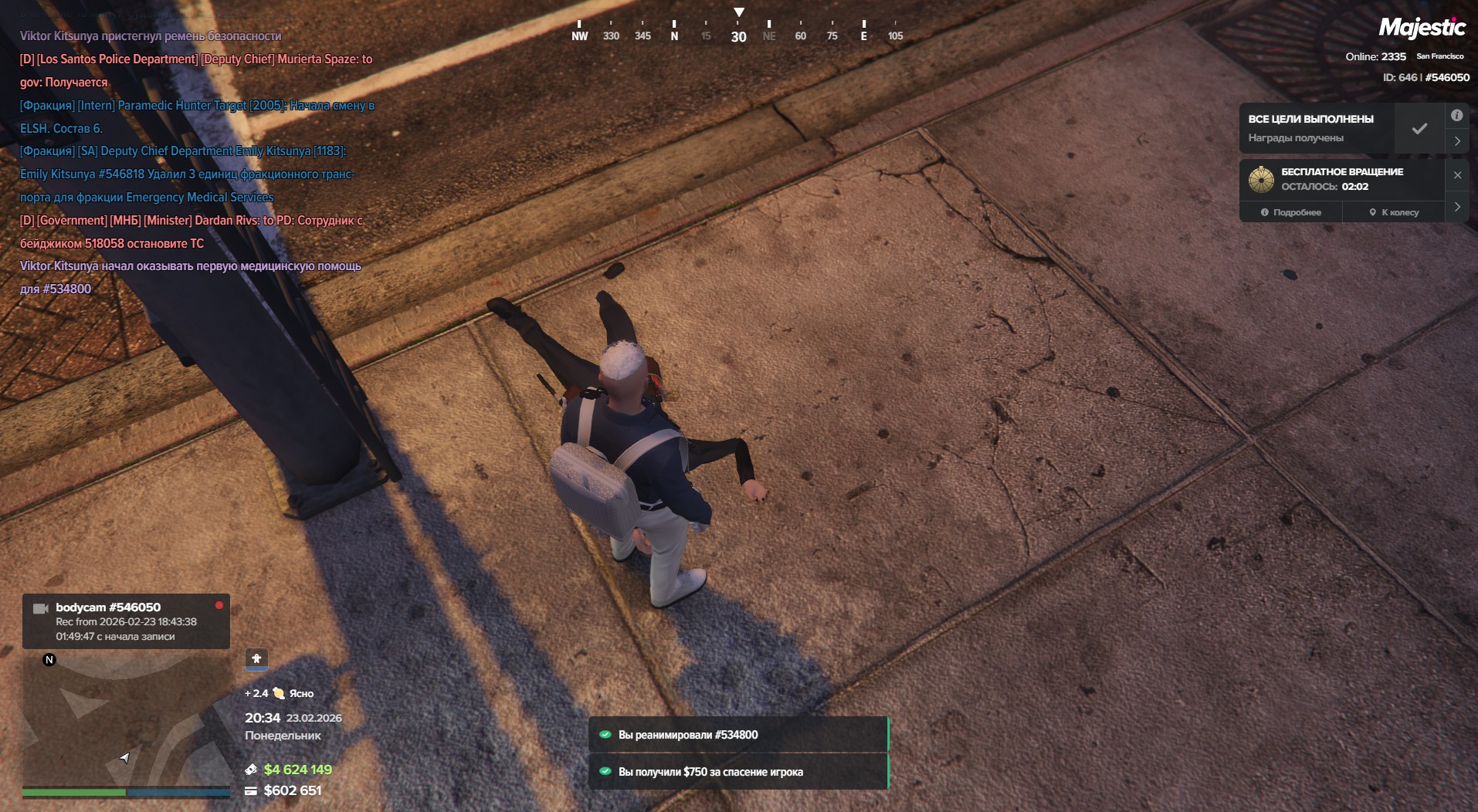Click the golden wheel icon

click(x=1261, y=179)
